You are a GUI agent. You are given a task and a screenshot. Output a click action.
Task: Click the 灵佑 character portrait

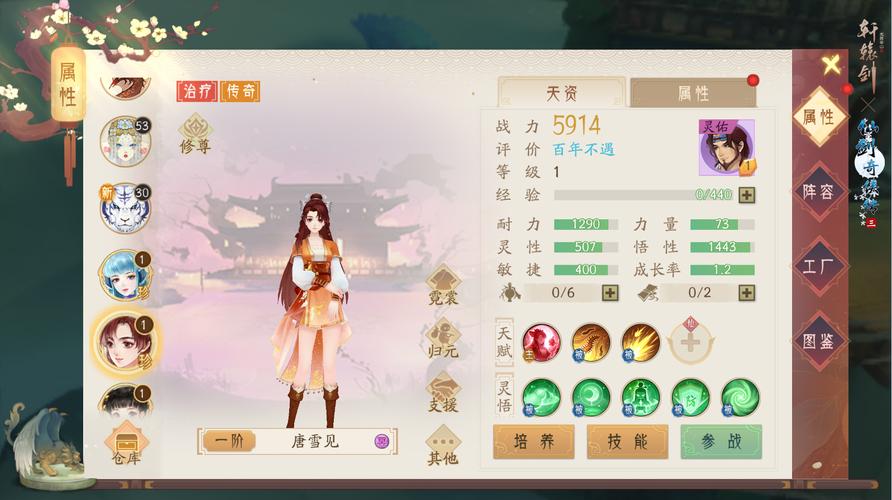click(726, 147)
